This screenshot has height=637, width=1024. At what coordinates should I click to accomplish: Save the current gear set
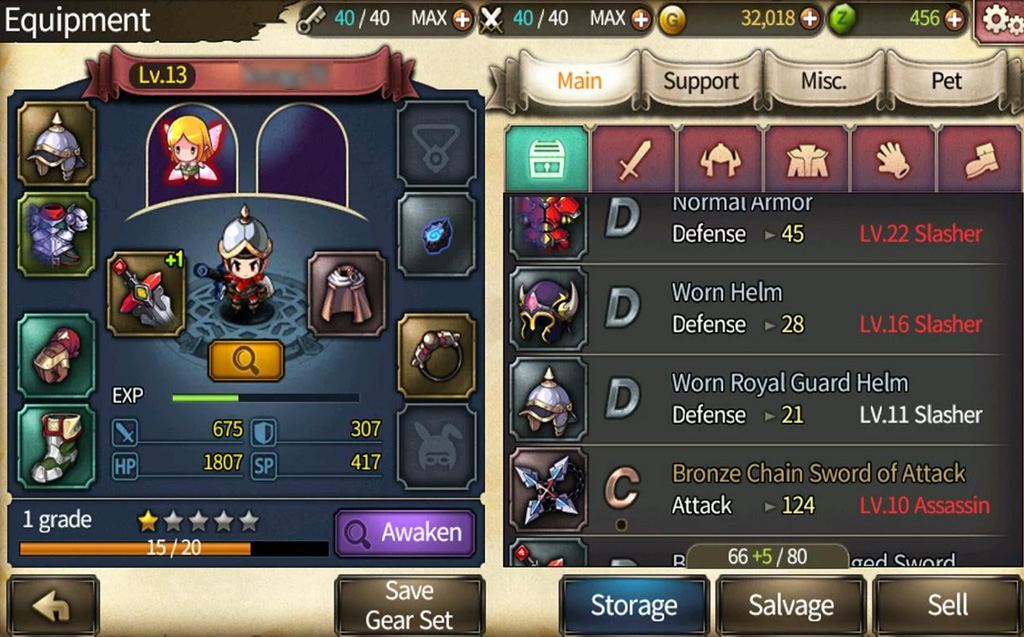tap(409, 605)
